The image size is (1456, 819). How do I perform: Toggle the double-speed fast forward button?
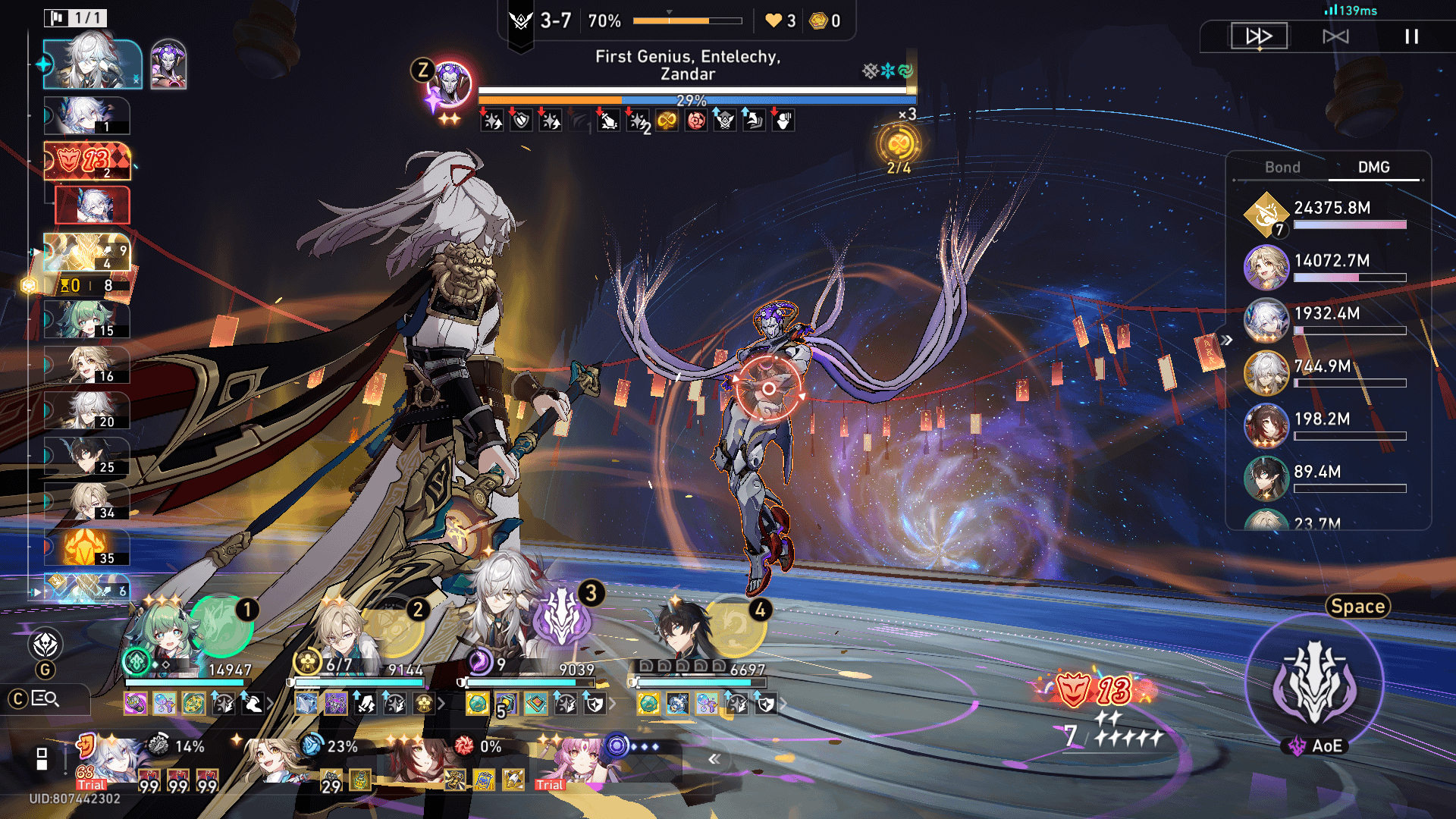pos(1259,36)
